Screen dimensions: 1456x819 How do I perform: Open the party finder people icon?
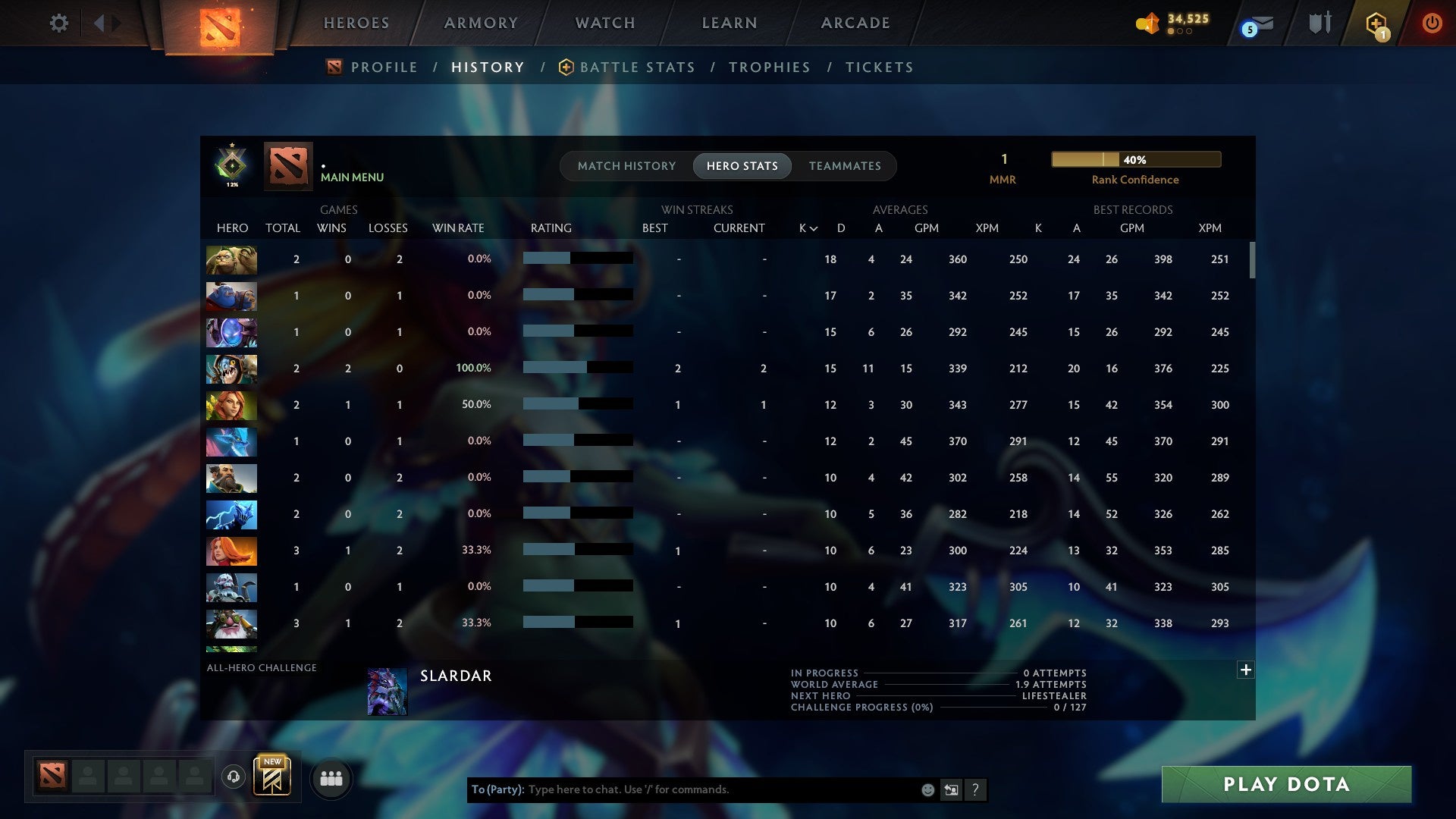(331, 778)
